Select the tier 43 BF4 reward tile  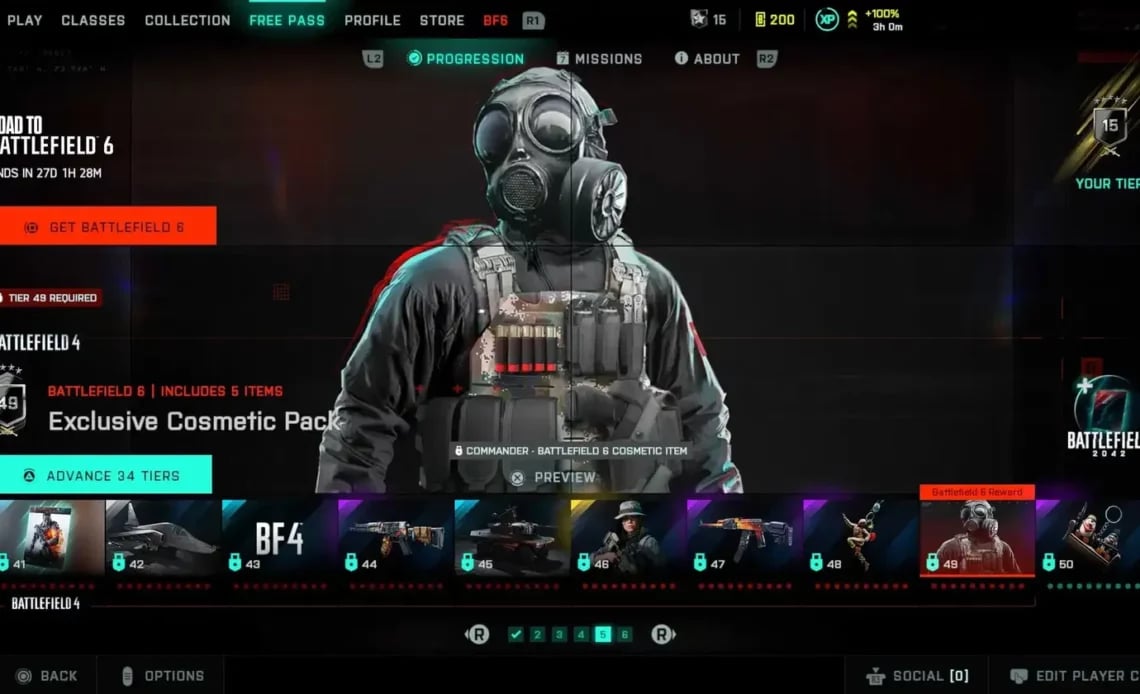(279, 537)
